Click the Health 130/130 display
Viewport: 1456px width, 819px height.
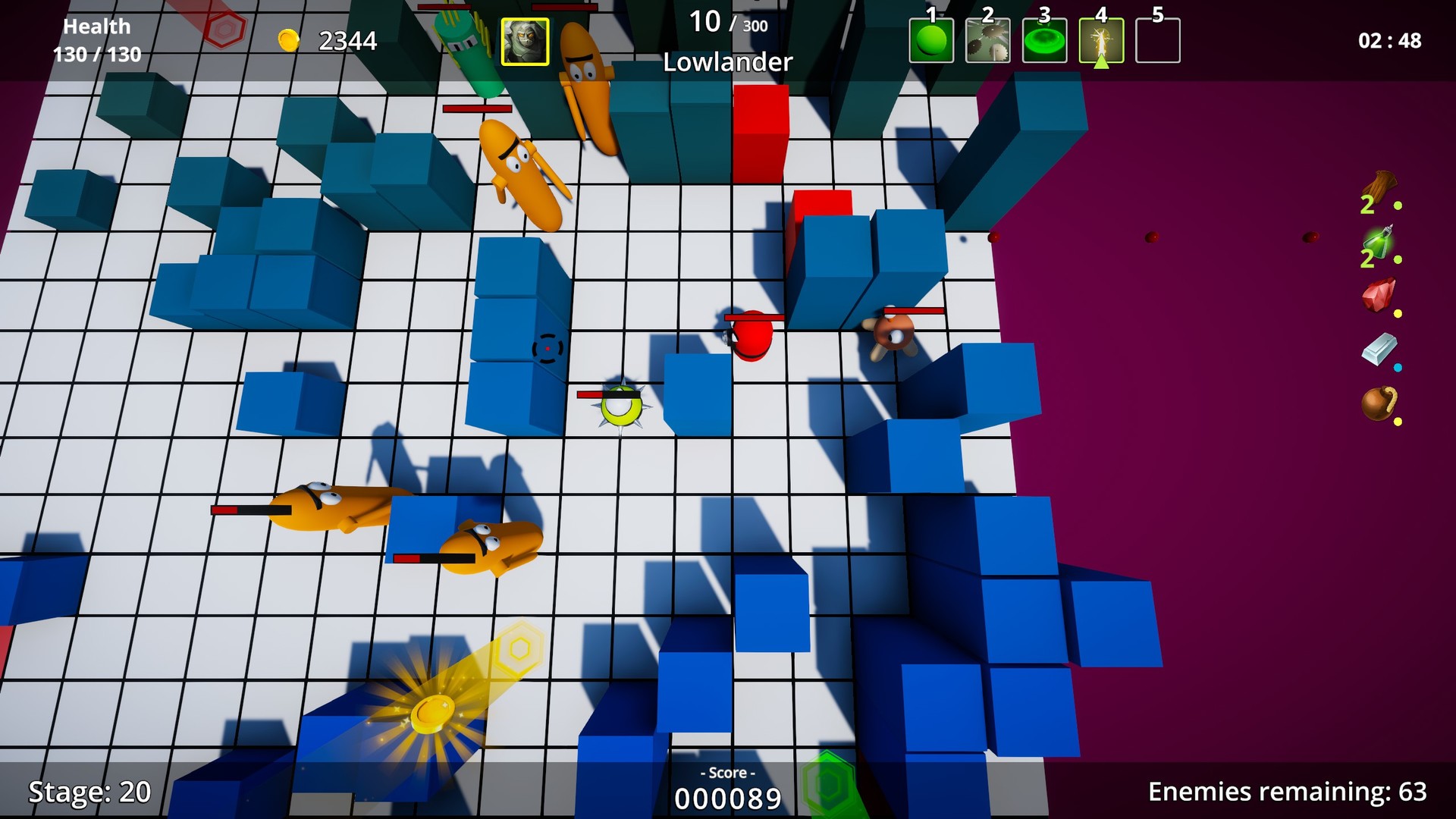(97, 39)
